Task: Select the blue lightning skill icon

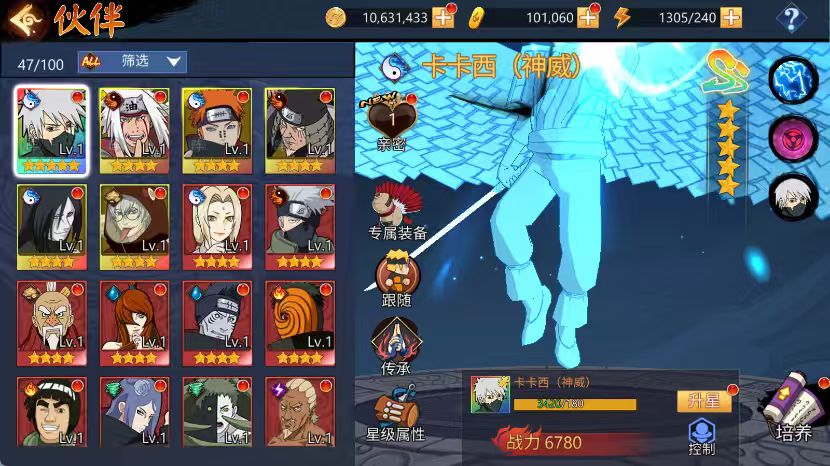Action: (x=792, y=80)
